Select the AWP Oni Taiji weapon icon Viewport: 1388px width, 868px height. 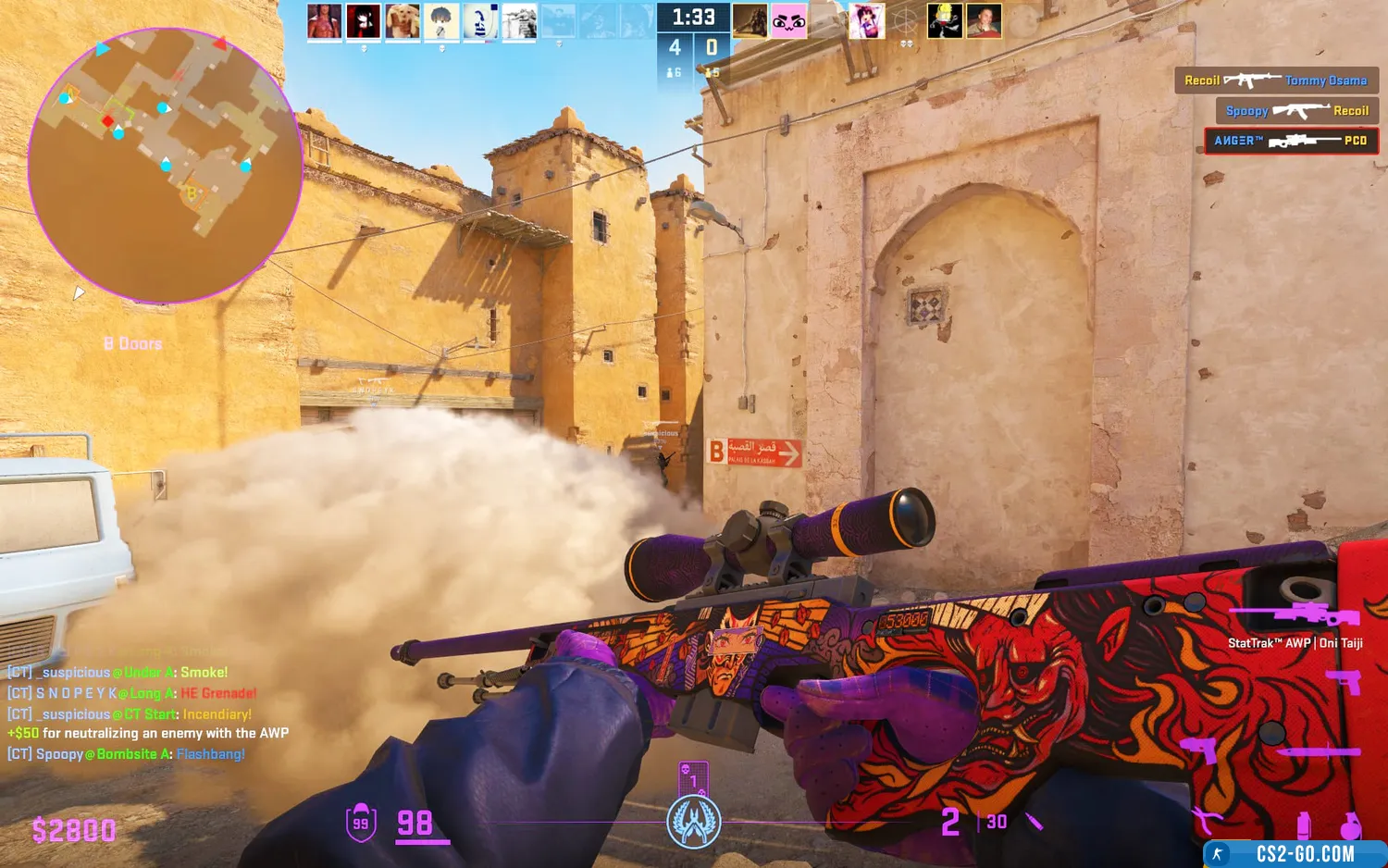(x=1295, y=614)
